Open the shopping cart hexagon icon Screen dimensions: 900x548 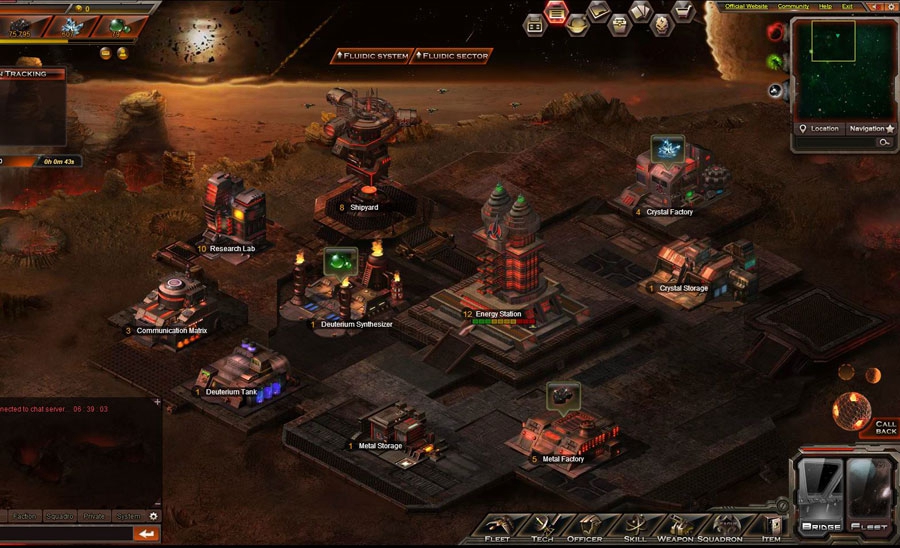684,10
